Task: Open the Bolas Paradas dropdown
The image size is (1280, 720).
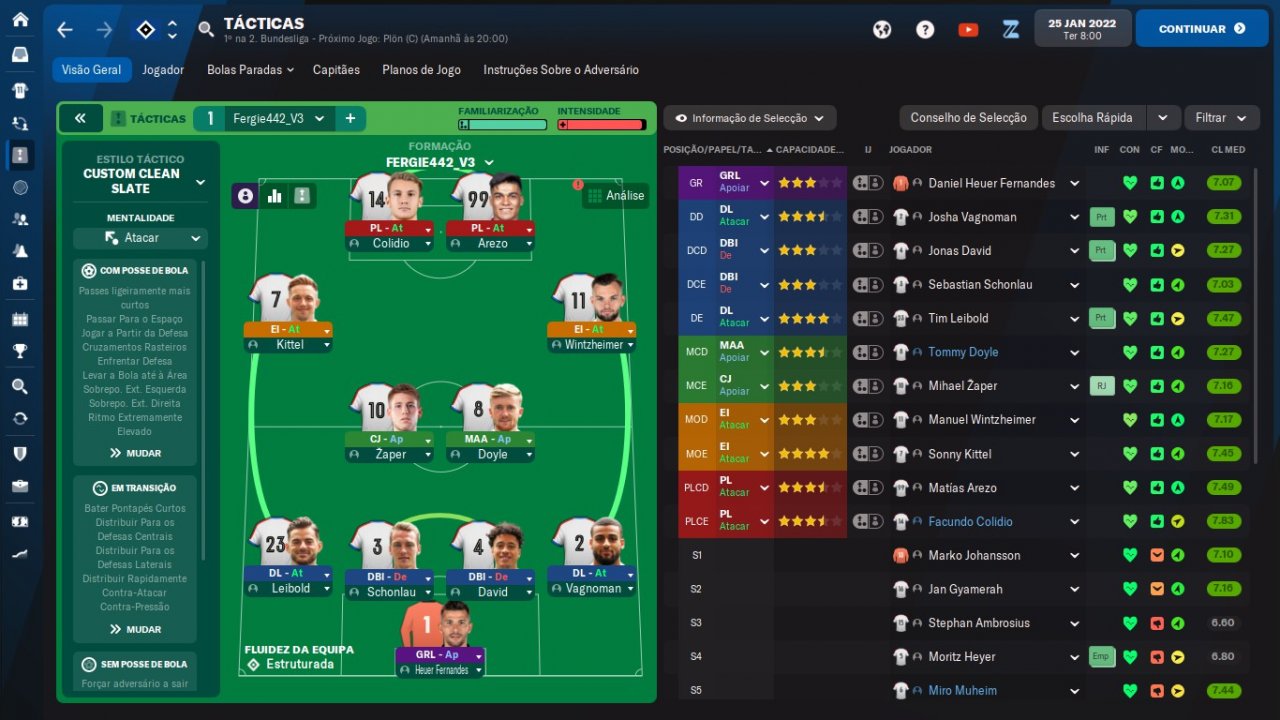Action: coord(250,70)
